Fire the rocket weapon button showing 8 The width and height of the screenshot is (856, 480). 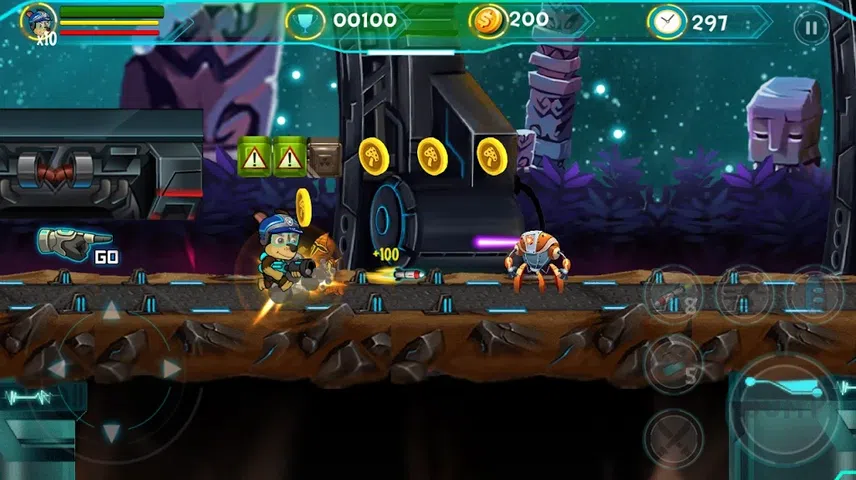672,294
